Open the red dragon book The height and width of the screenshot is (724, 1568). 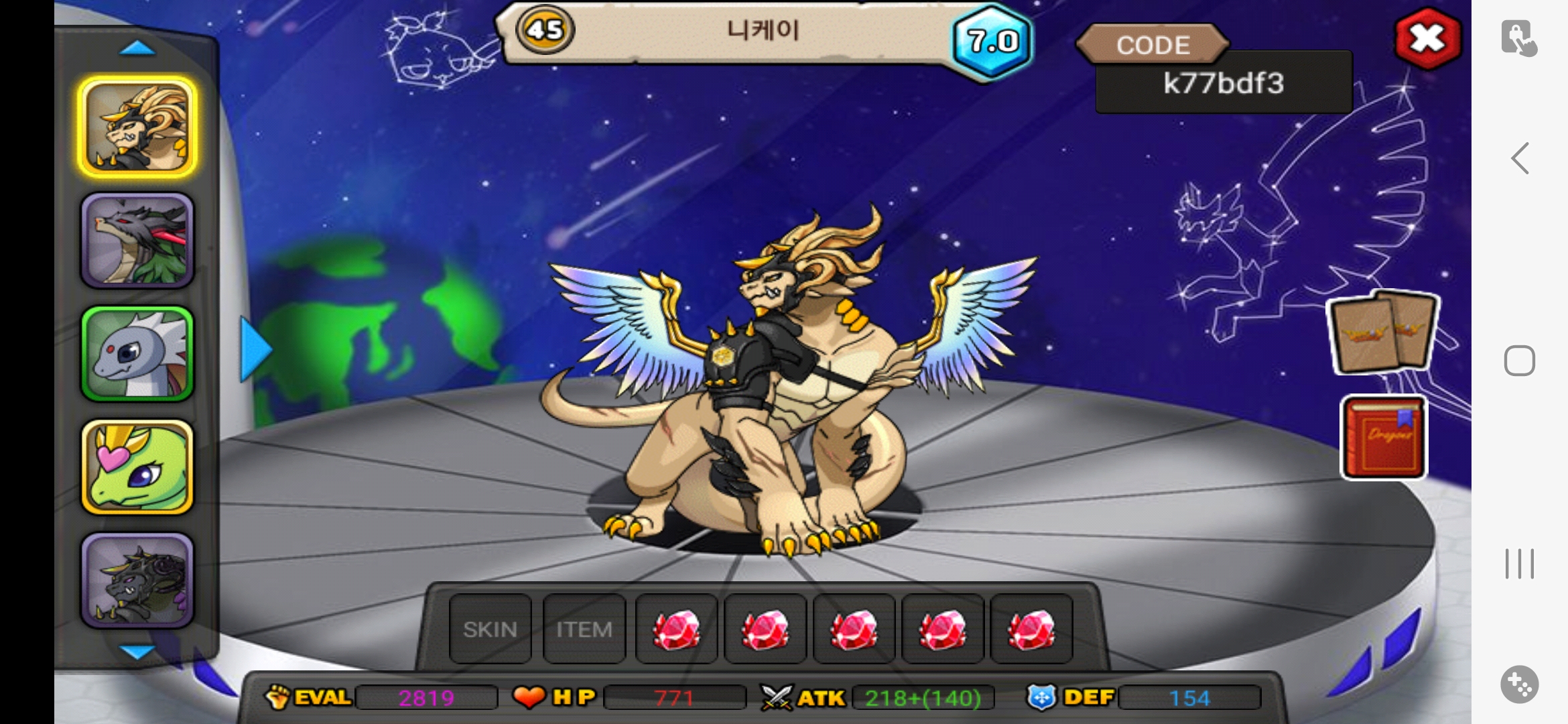(1384, 438)
